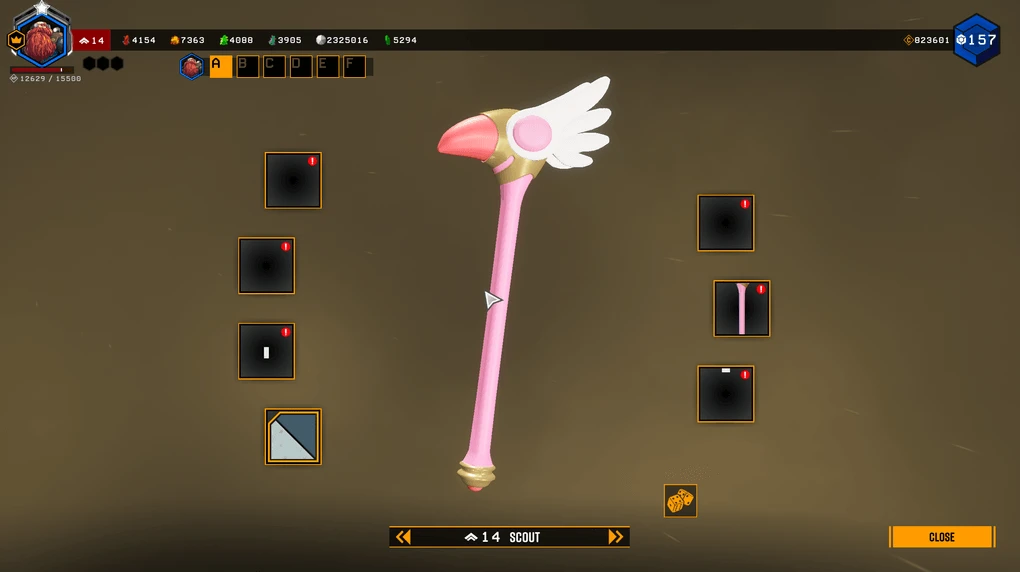Choose loadout tab C
Viewport: 1020px width, 572px height.
[274, 67]
